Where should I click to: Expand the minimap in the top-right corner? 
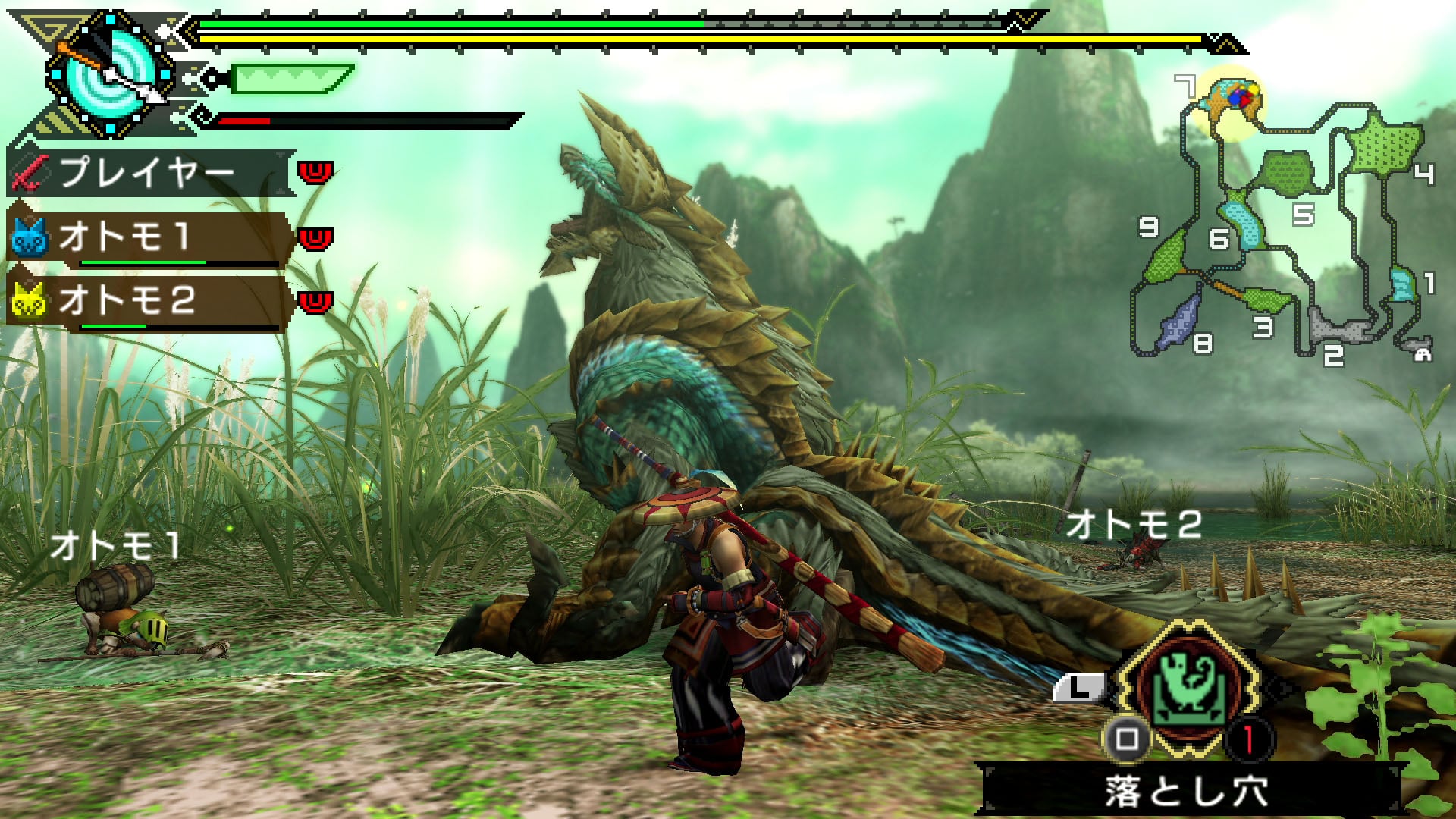(1289, 220)
